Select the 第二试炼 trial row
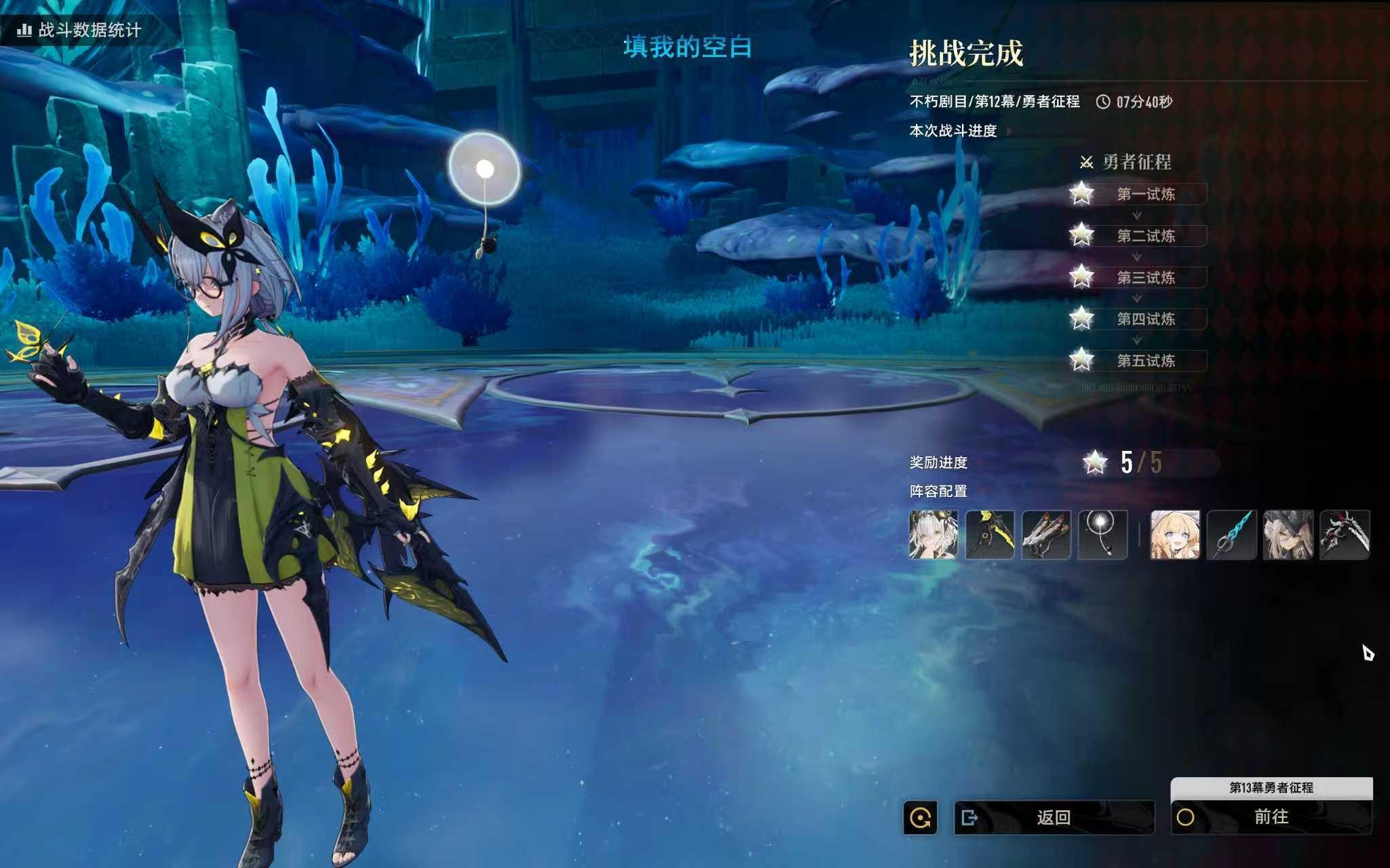 pos(1145,236)
